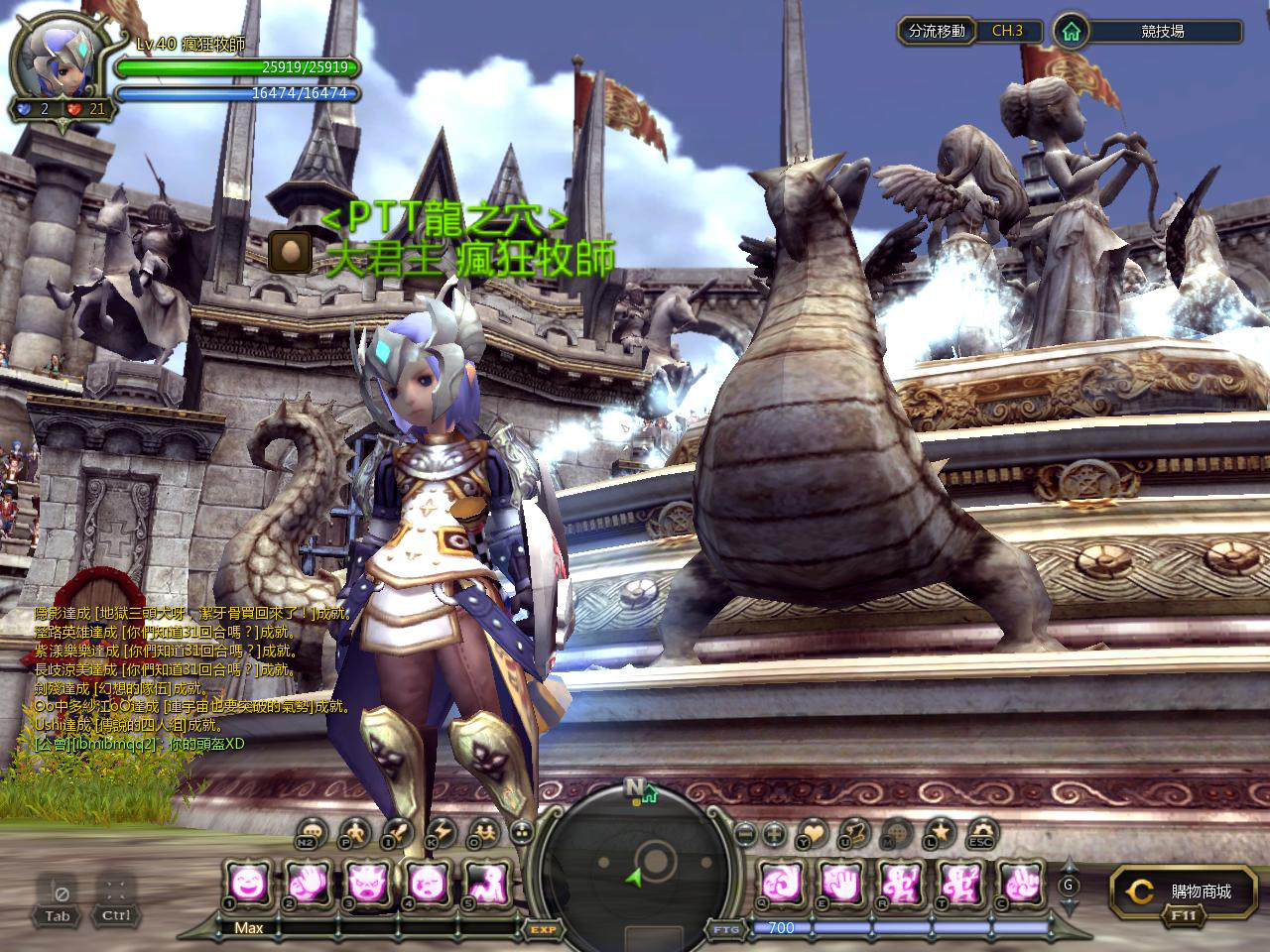1270x952 pixels.
Task: Open the system menu ESC icon
Action: pyautogui.click(x=982, y=833)
